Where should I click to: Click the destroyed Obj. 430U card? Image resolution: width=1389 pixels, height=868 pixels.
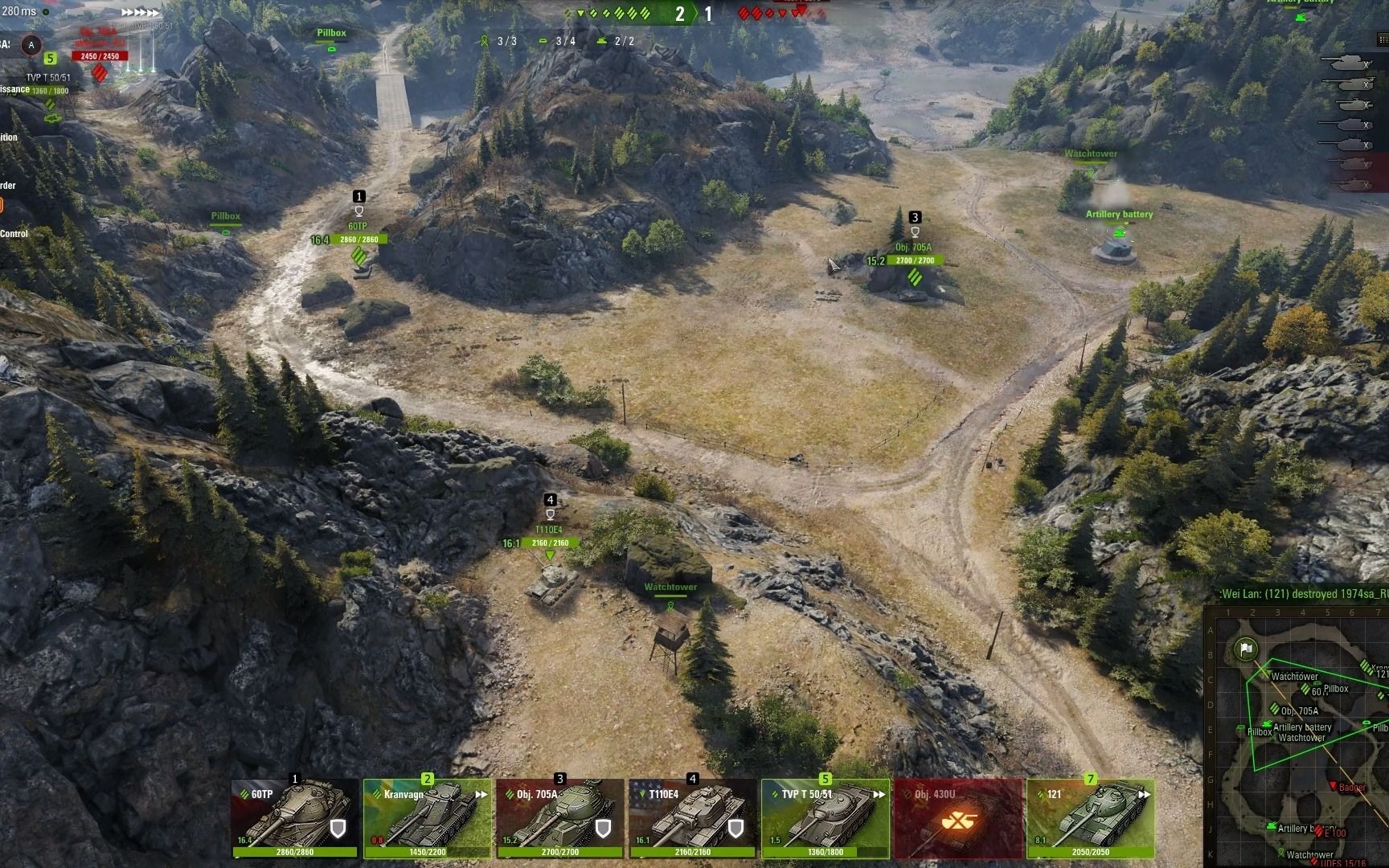point(958,818)
